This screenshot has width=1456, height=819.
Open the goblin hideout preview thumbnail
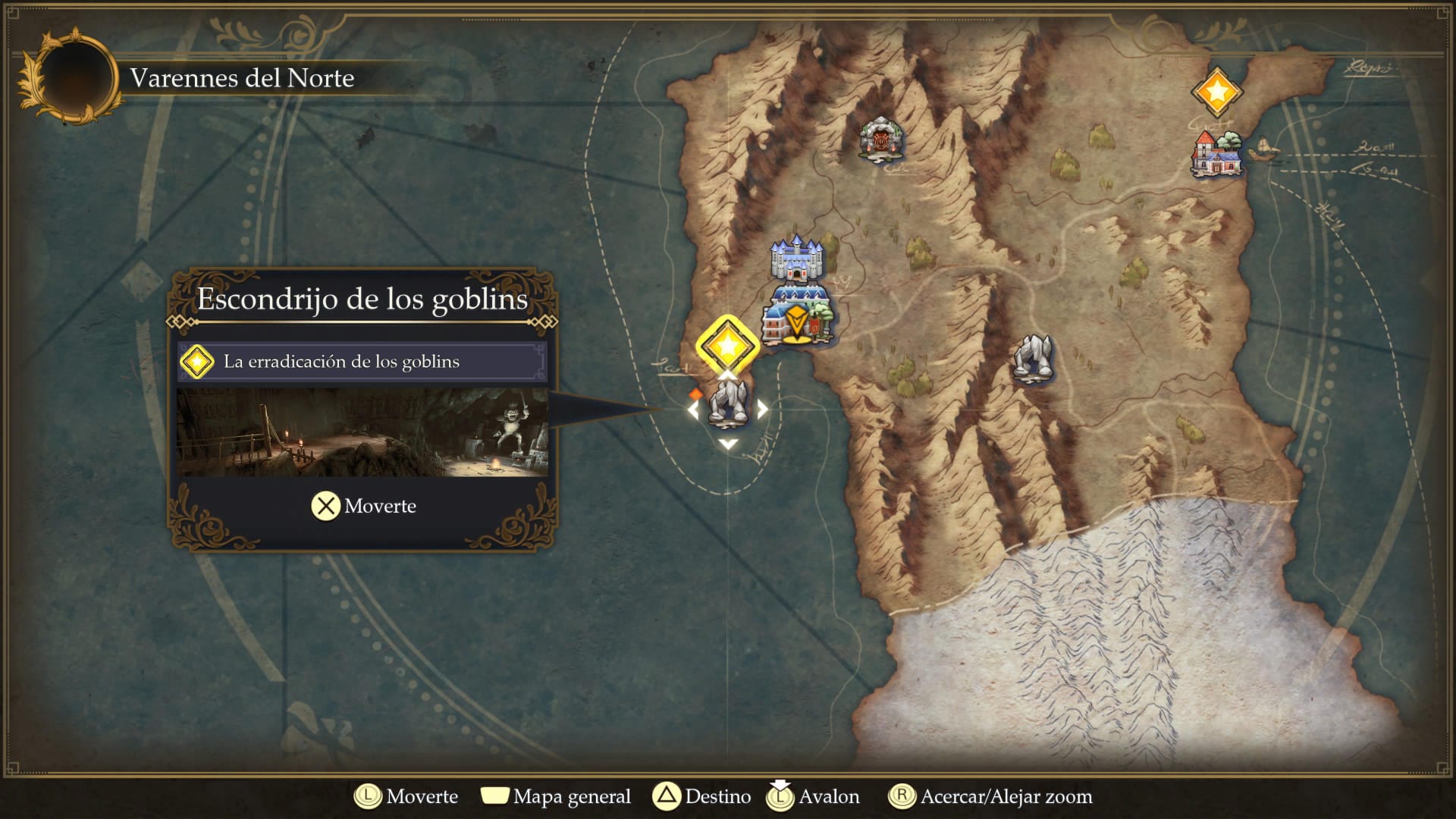click(362, 433)
